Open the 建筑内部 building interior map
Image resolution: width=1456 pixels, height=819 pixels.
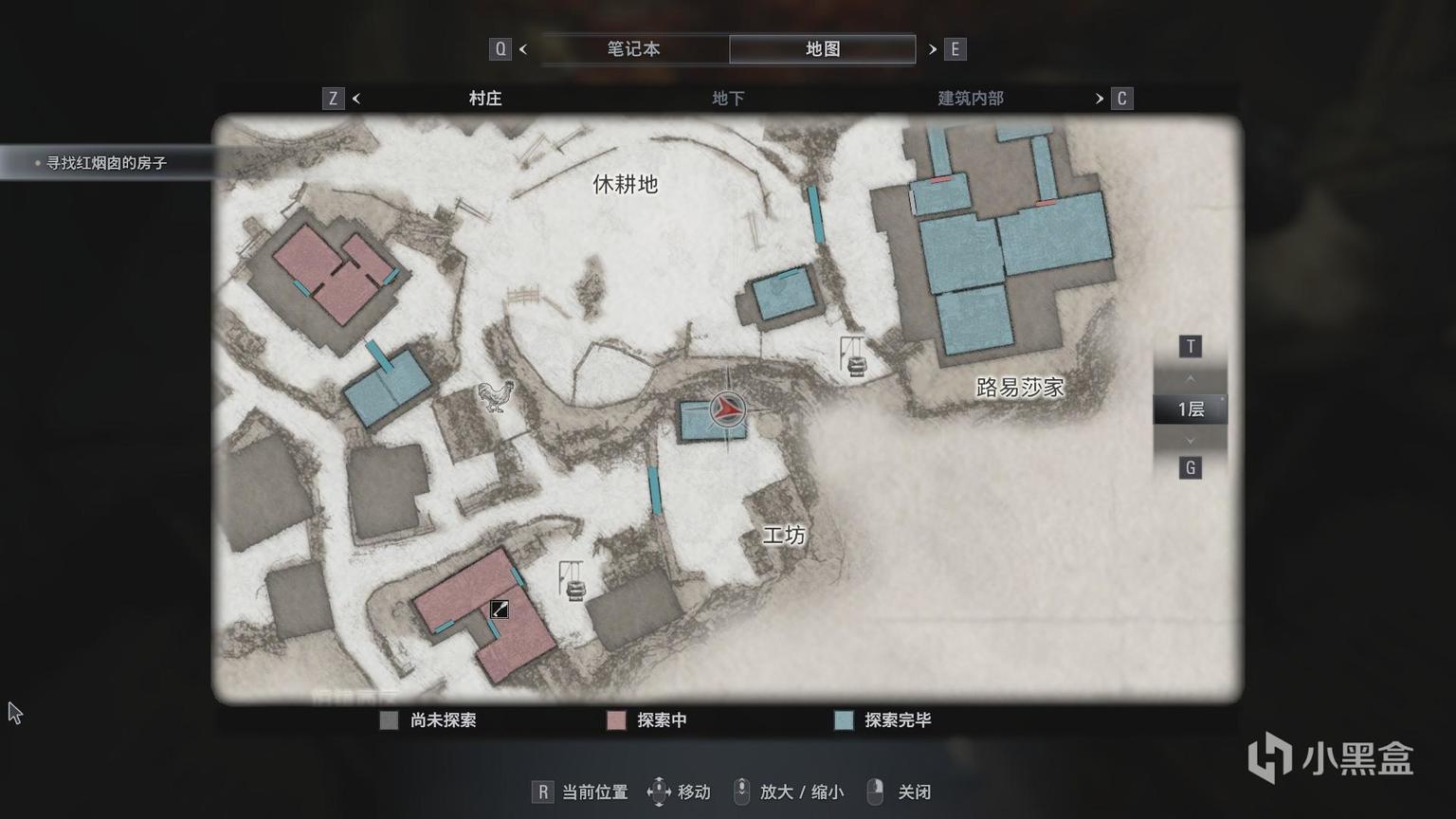(x=970, y=99)
